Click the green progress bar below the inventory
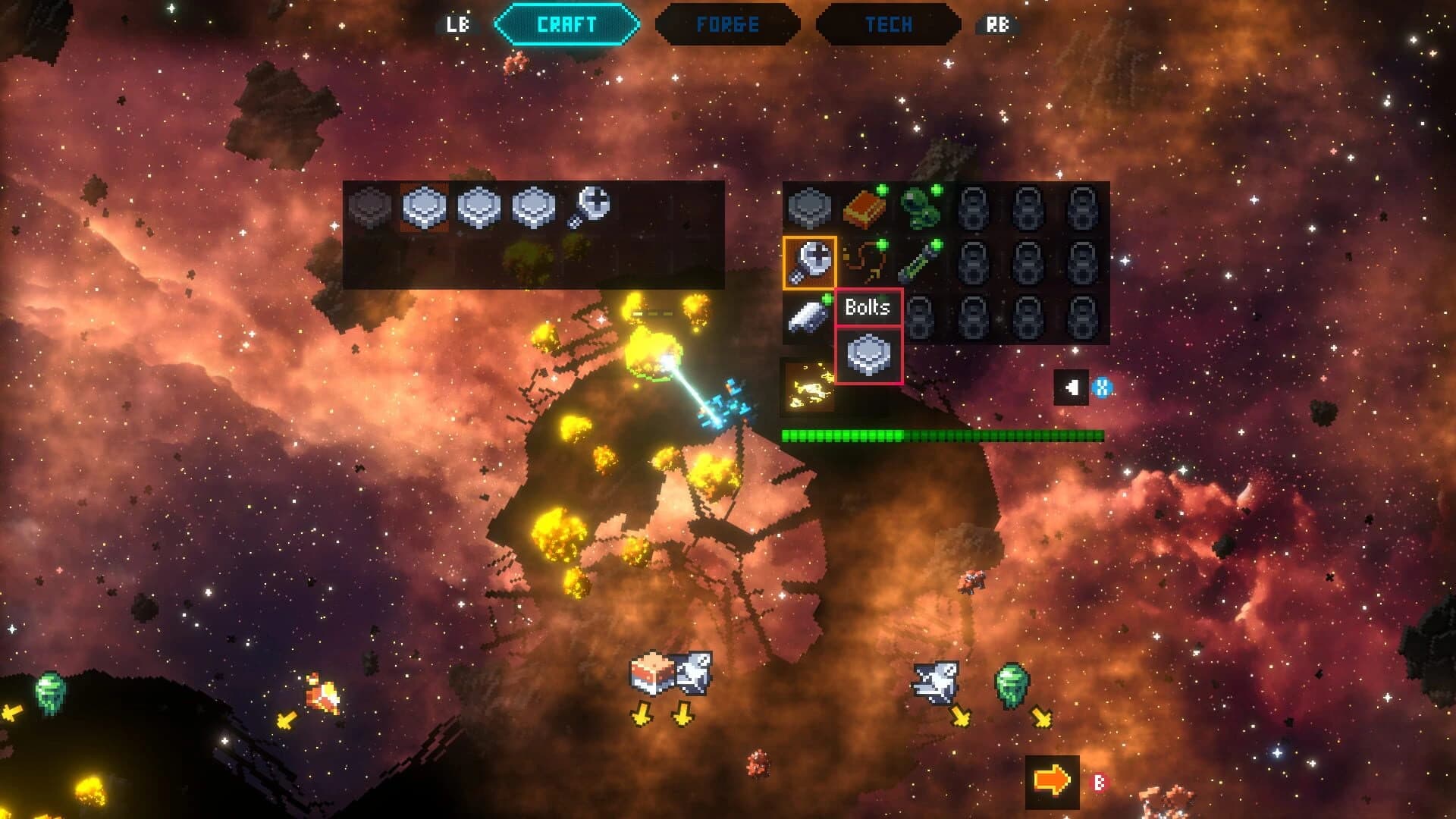This screenshot has height=819, width=1456. click(940, 436)
